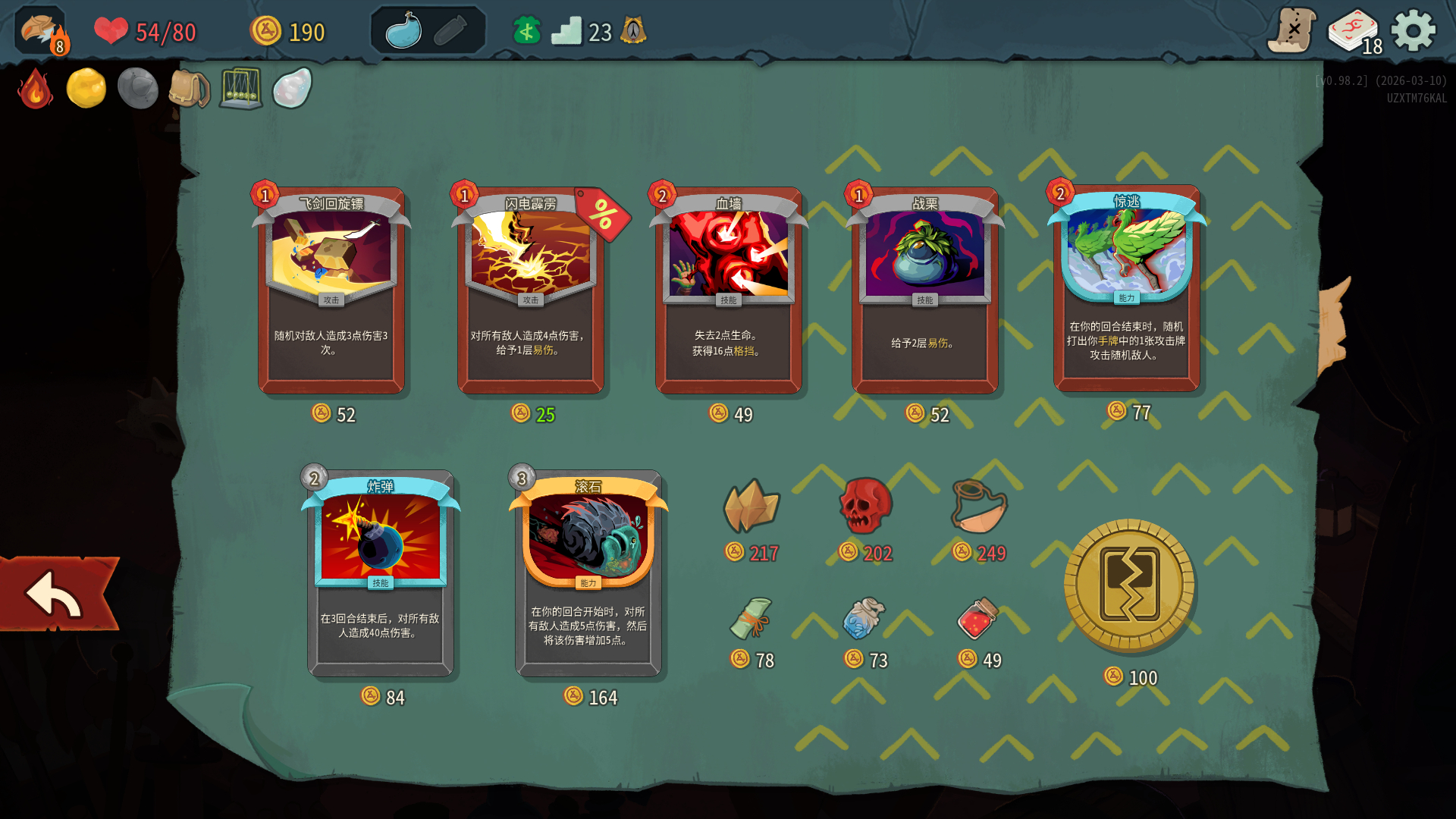Buy the green scroll potion for 78
The image size is (1456, 819).
coord(751,619)
